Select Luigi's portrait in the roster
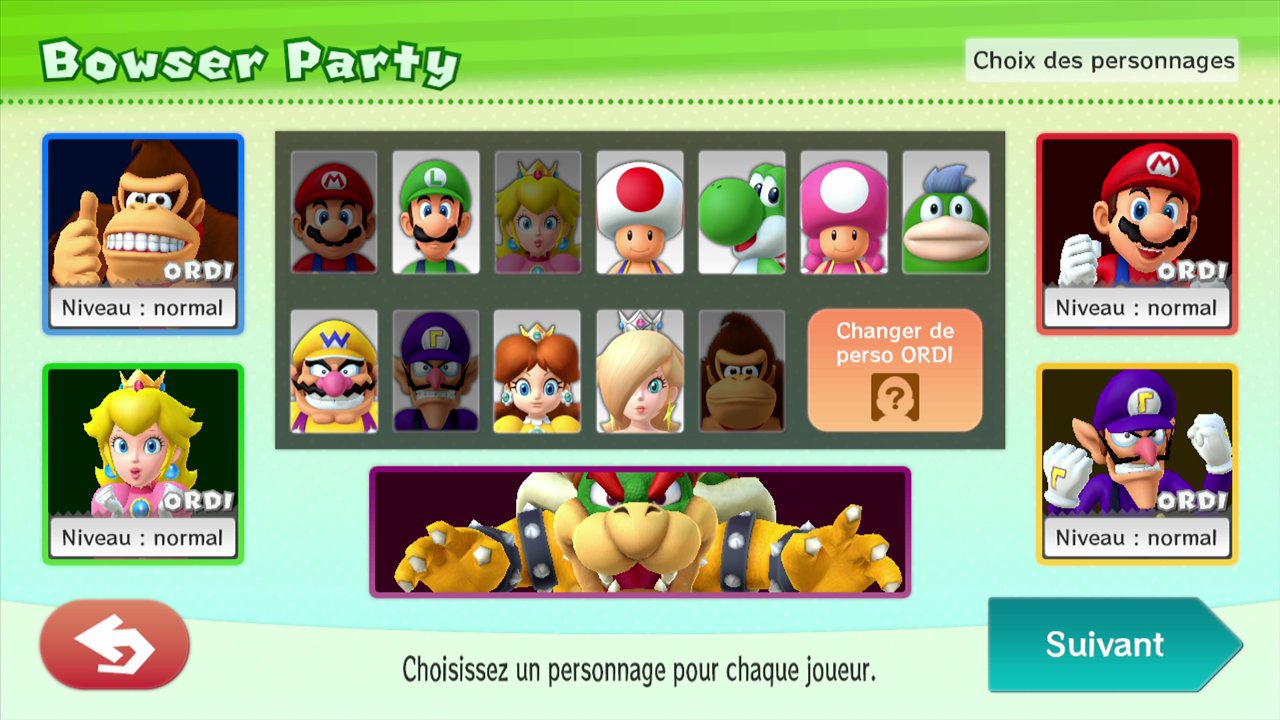The image size is (1280, 720). tap(436, 212)
